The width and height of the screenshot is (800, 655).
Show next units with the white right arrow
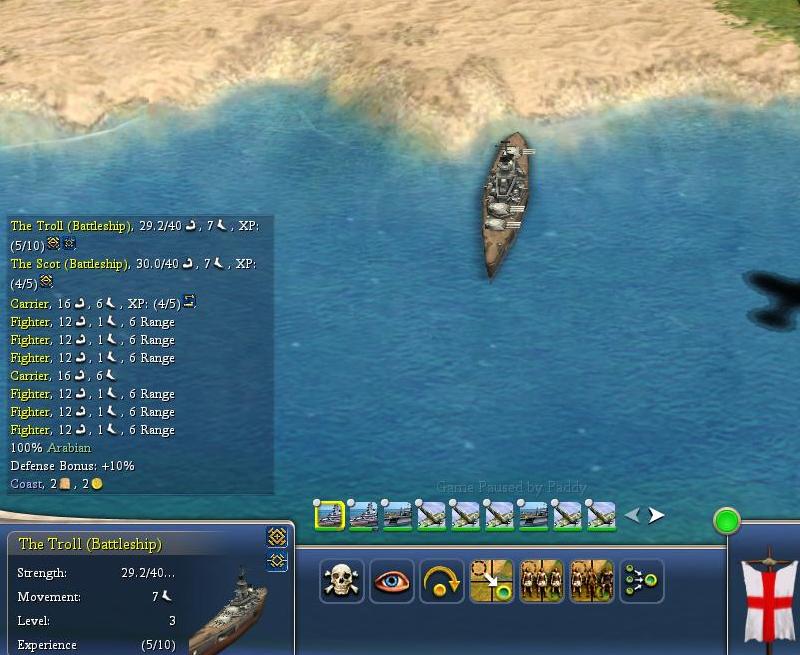tap(656, 516)
